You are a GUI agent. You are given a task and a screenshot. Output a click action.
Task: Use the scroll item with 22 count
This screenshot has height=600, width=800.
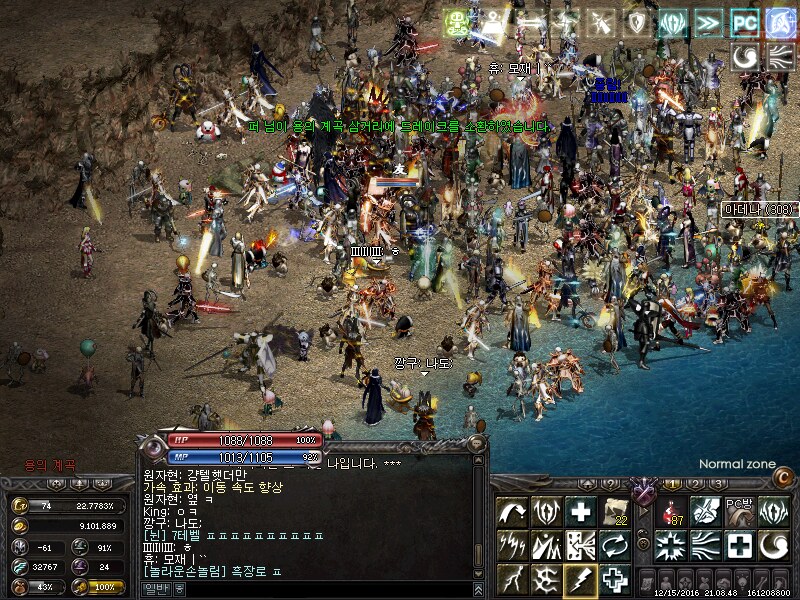click(x=614, y=511)
